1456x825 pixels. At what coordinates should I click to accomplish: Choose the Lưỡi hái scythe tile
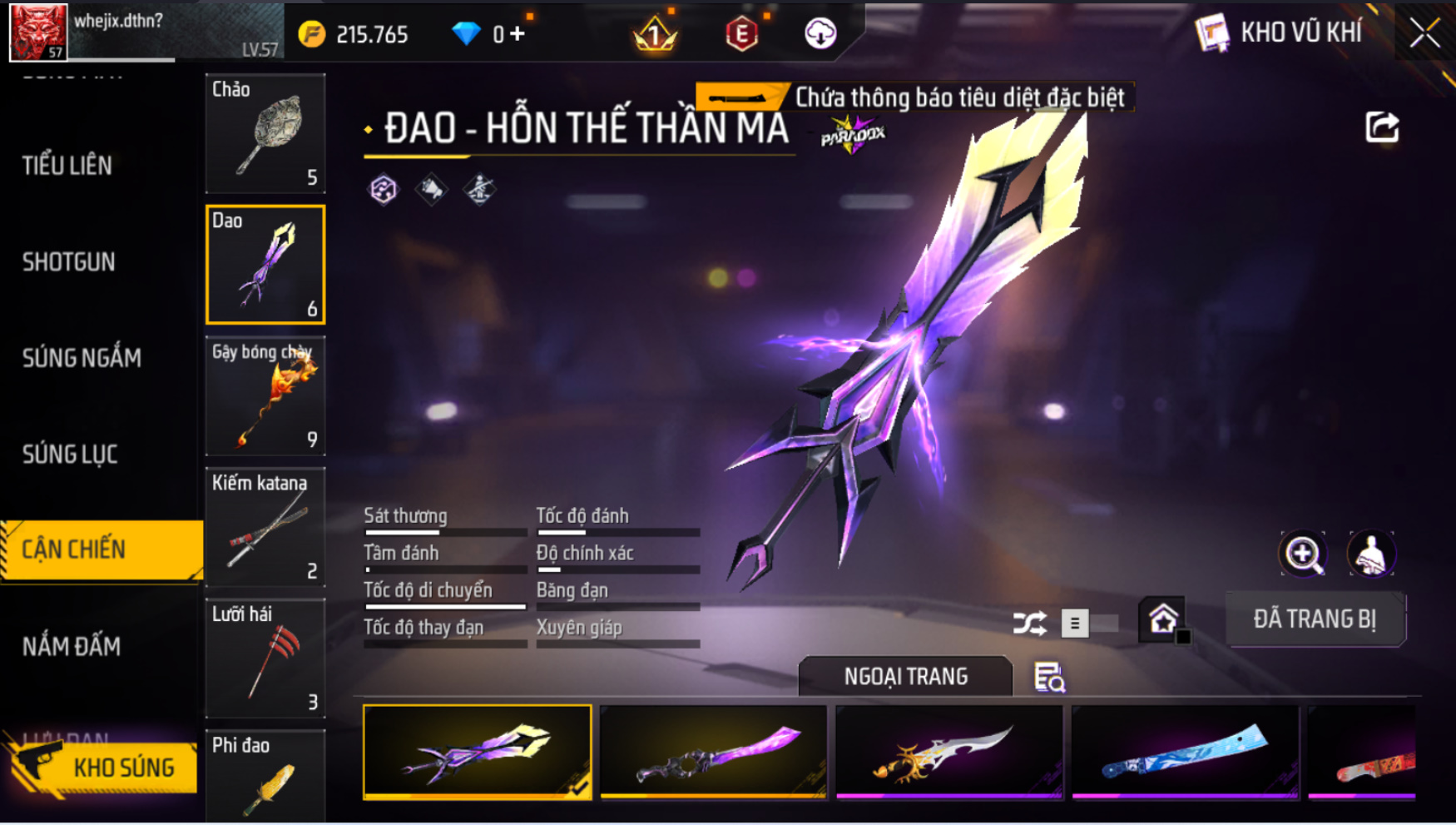tap(265, 659)
